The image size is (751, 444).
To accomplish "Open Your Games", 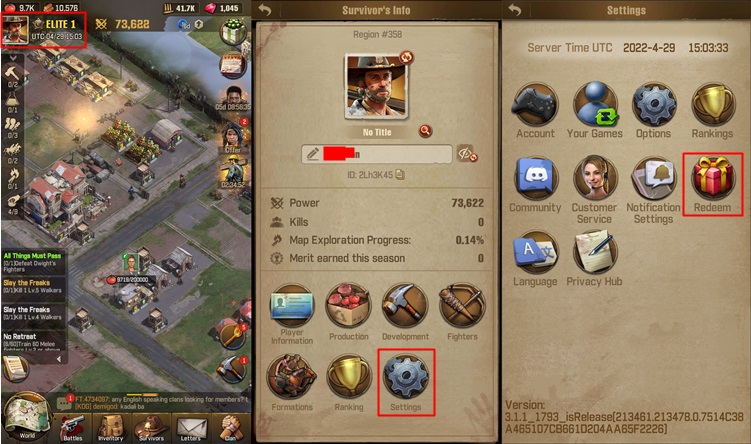I will (x=594, y=104).
